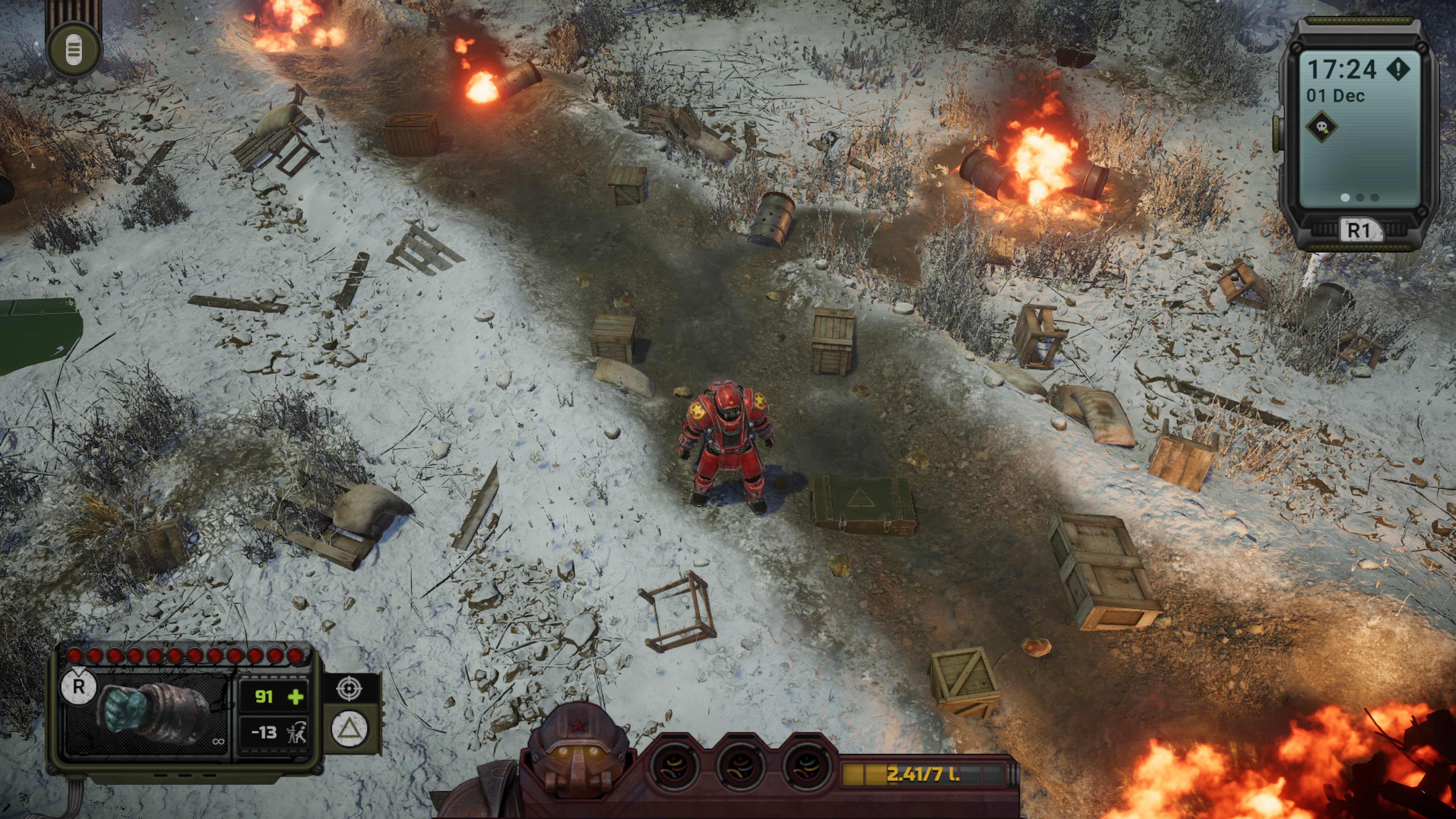Toggle the R weapon-switch circle button
Image resolution: width=1456 pixels, height=819 pixels.
[78, 687]
